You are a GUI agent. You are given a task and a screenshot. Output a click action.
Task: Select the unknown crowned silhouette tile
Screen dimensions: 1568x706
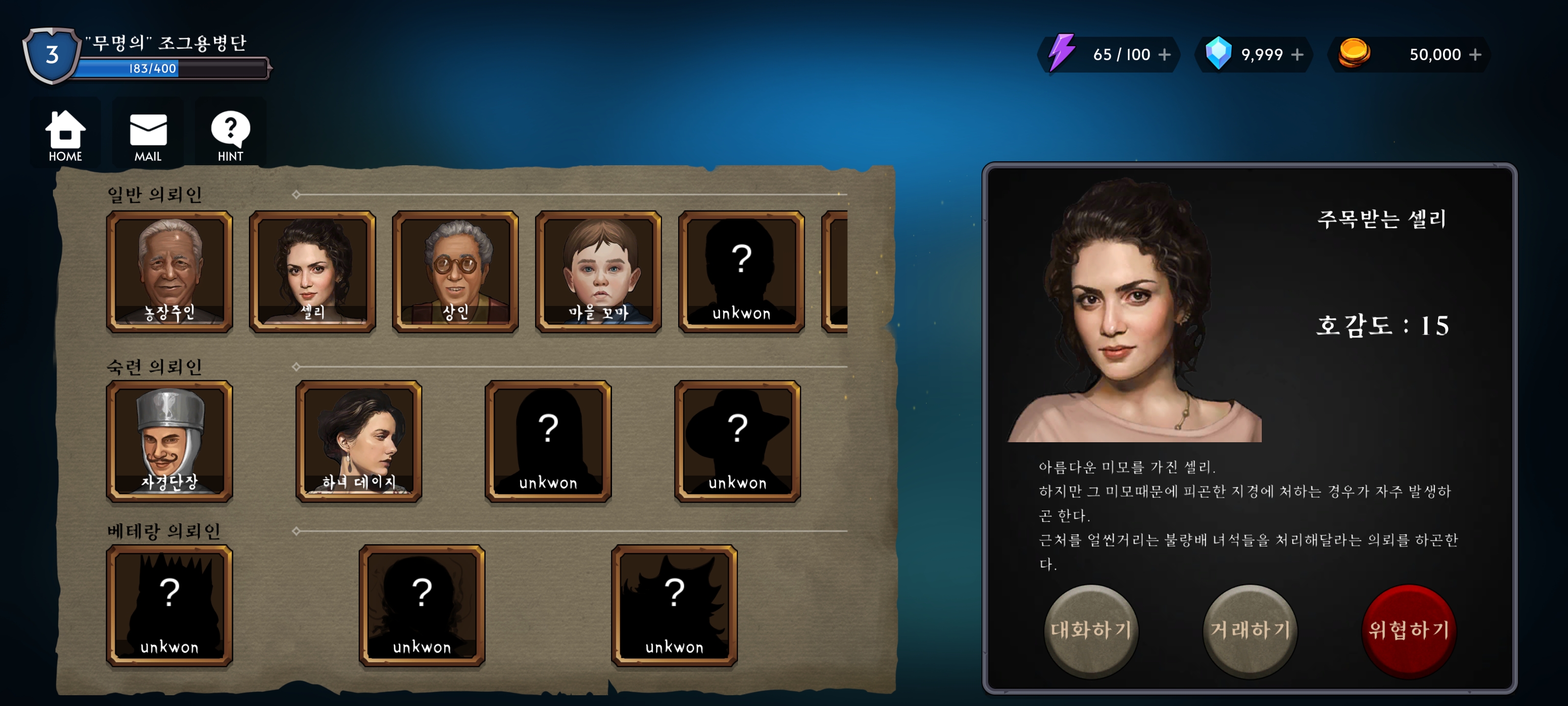click(169, 605)
